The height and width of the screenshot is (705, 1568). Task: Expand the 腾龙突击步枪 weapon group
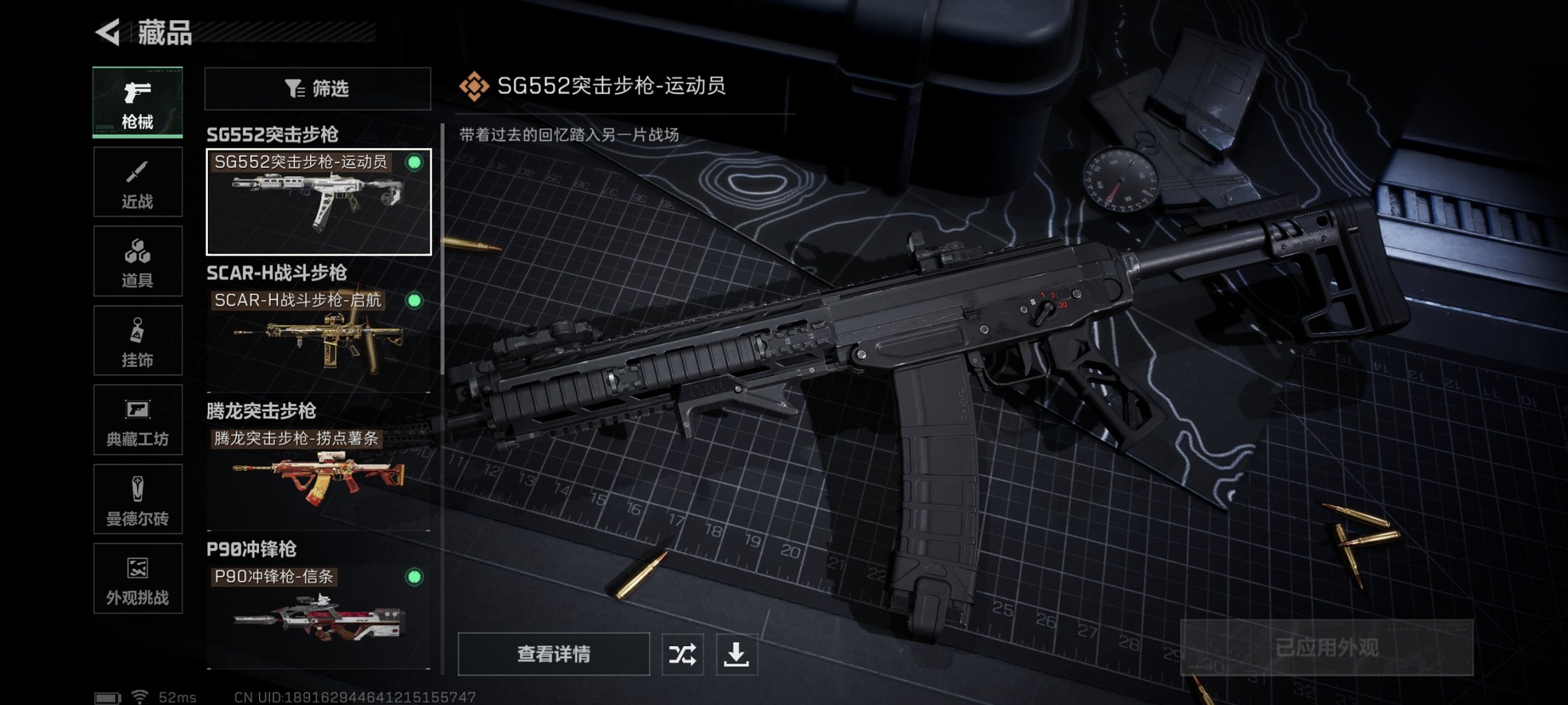pyautogui.click(x=259, y=411)
